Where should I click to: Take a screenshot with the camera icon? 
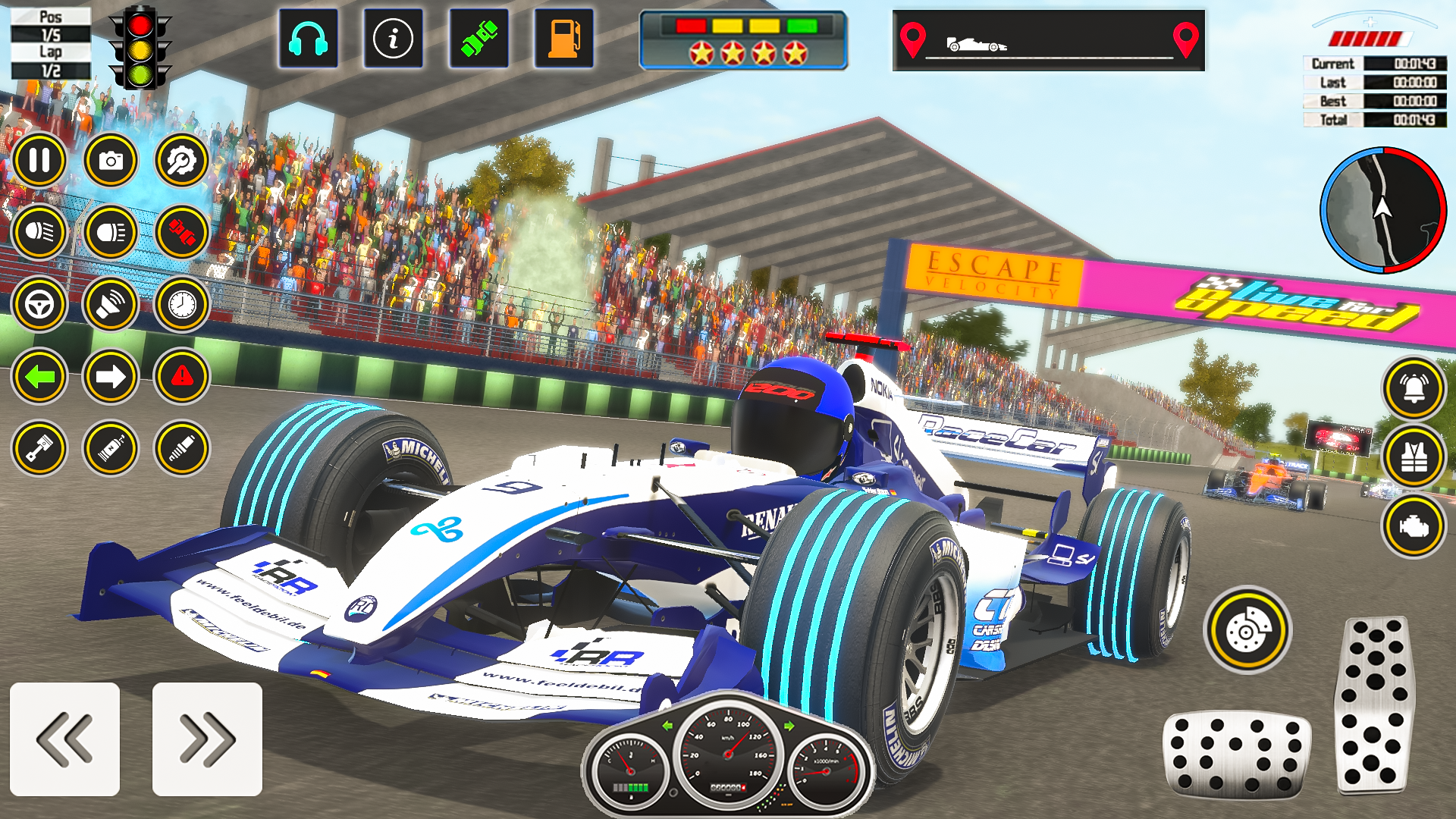112,160
